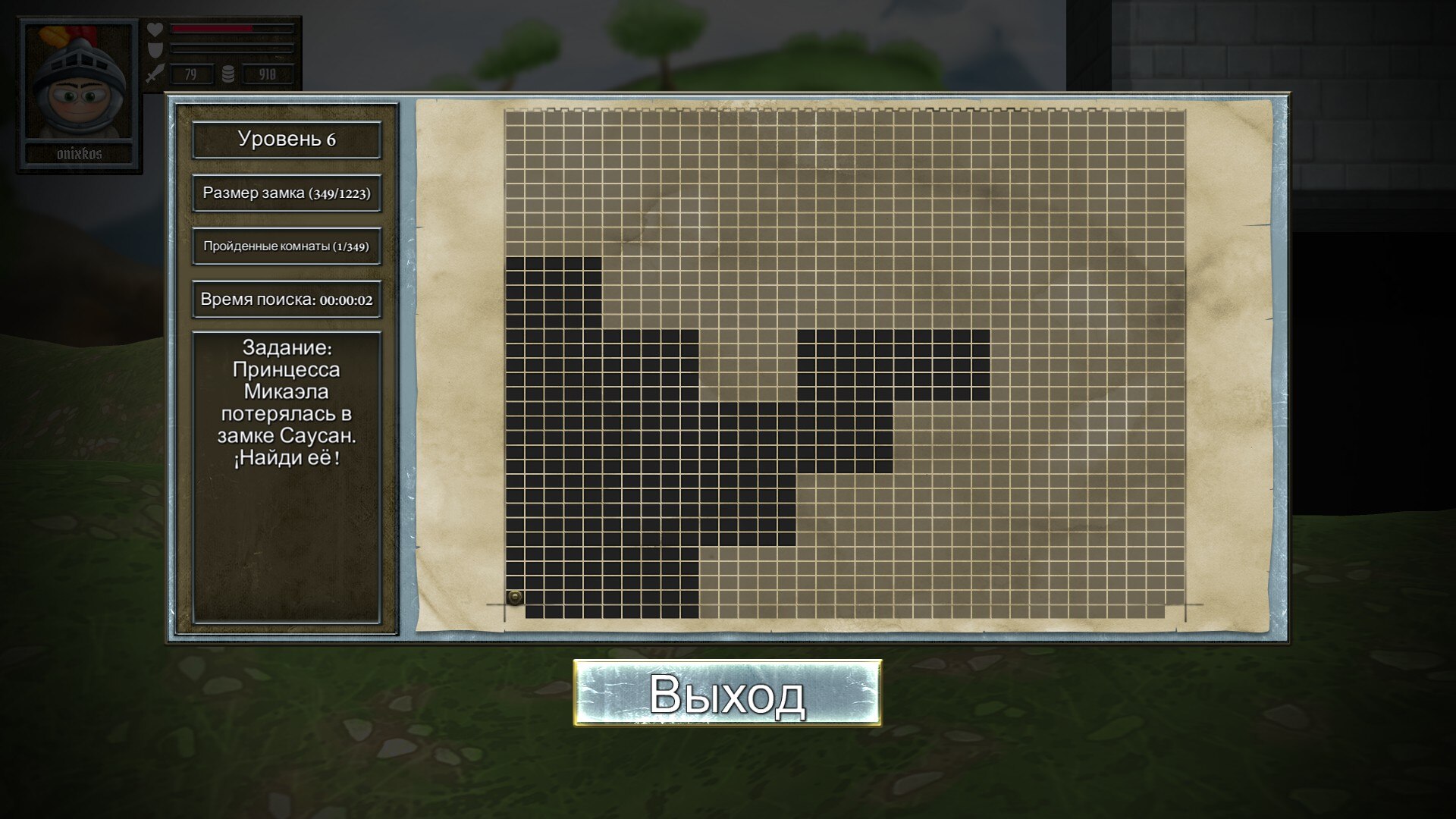This screenshot has width=1456, height=819.
Task: Click the Выход exit button
Action: click(x=727, y=693)
